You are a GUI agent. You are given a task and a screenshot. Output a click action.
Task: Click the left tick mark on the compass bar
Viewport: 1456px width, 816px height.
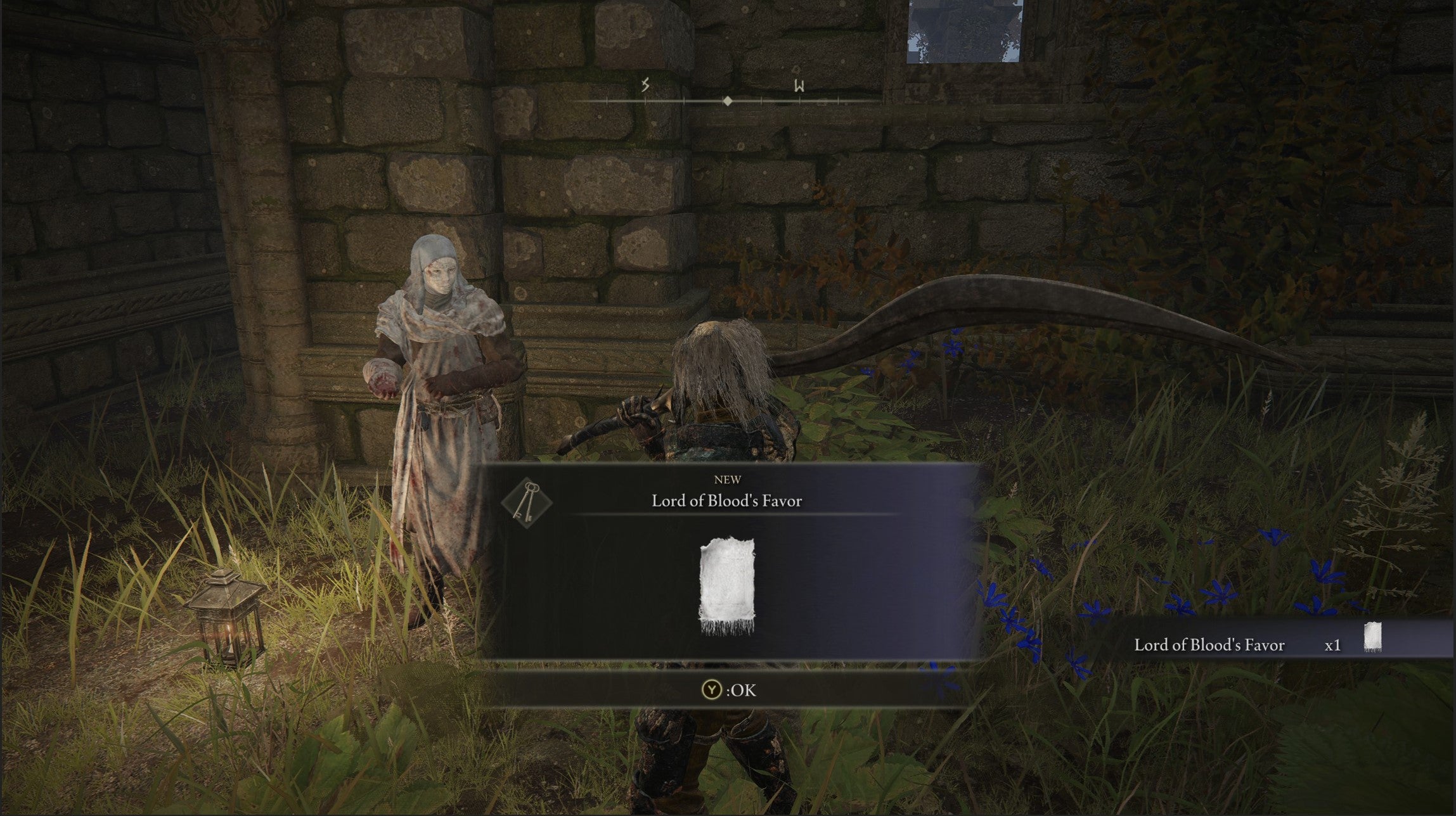pyautogui.click(x=609, y=99)
